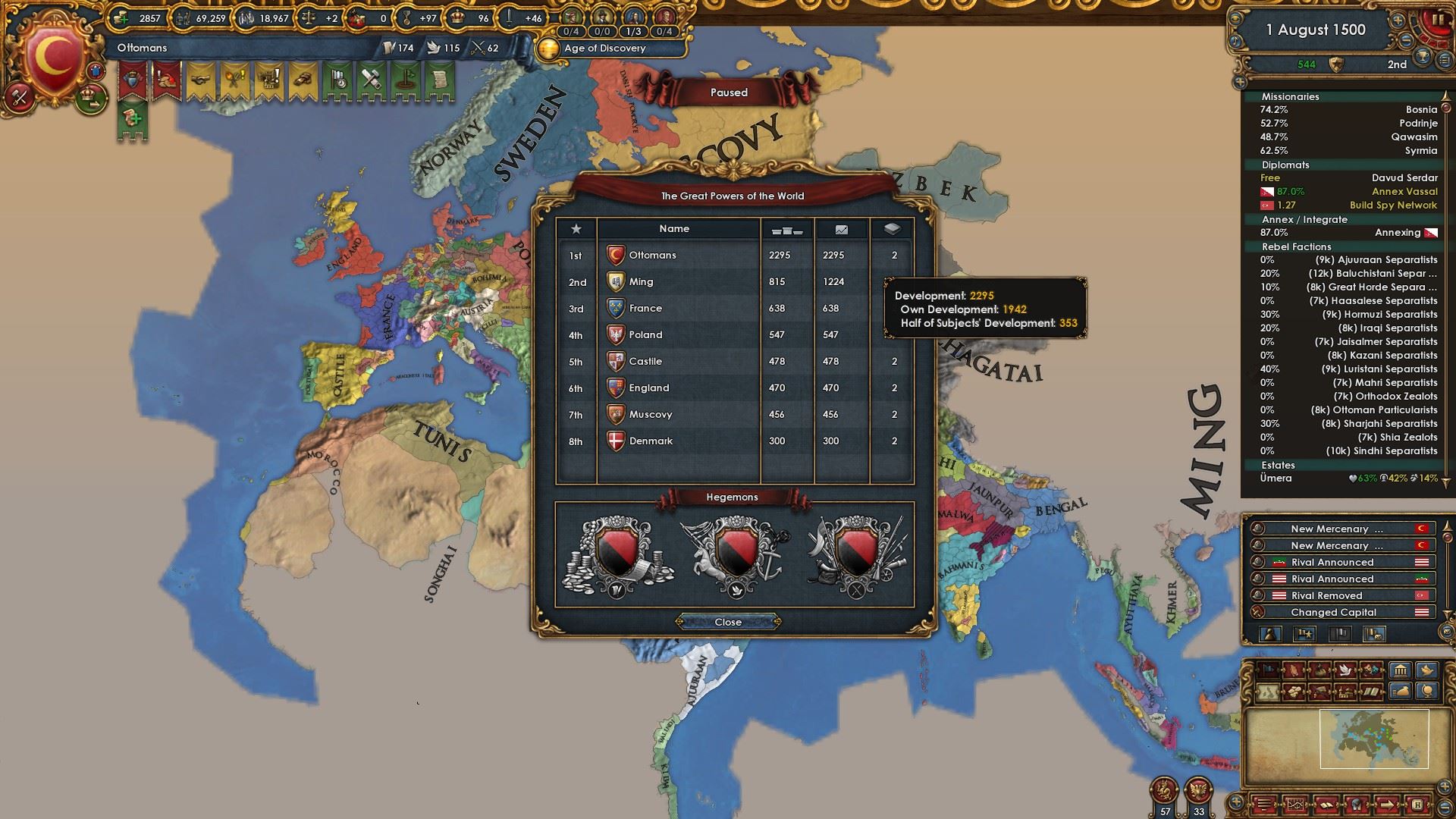Open the Changed Capital notification
The width and height of the screenshot is (1456, 819).
[1333, 613]
